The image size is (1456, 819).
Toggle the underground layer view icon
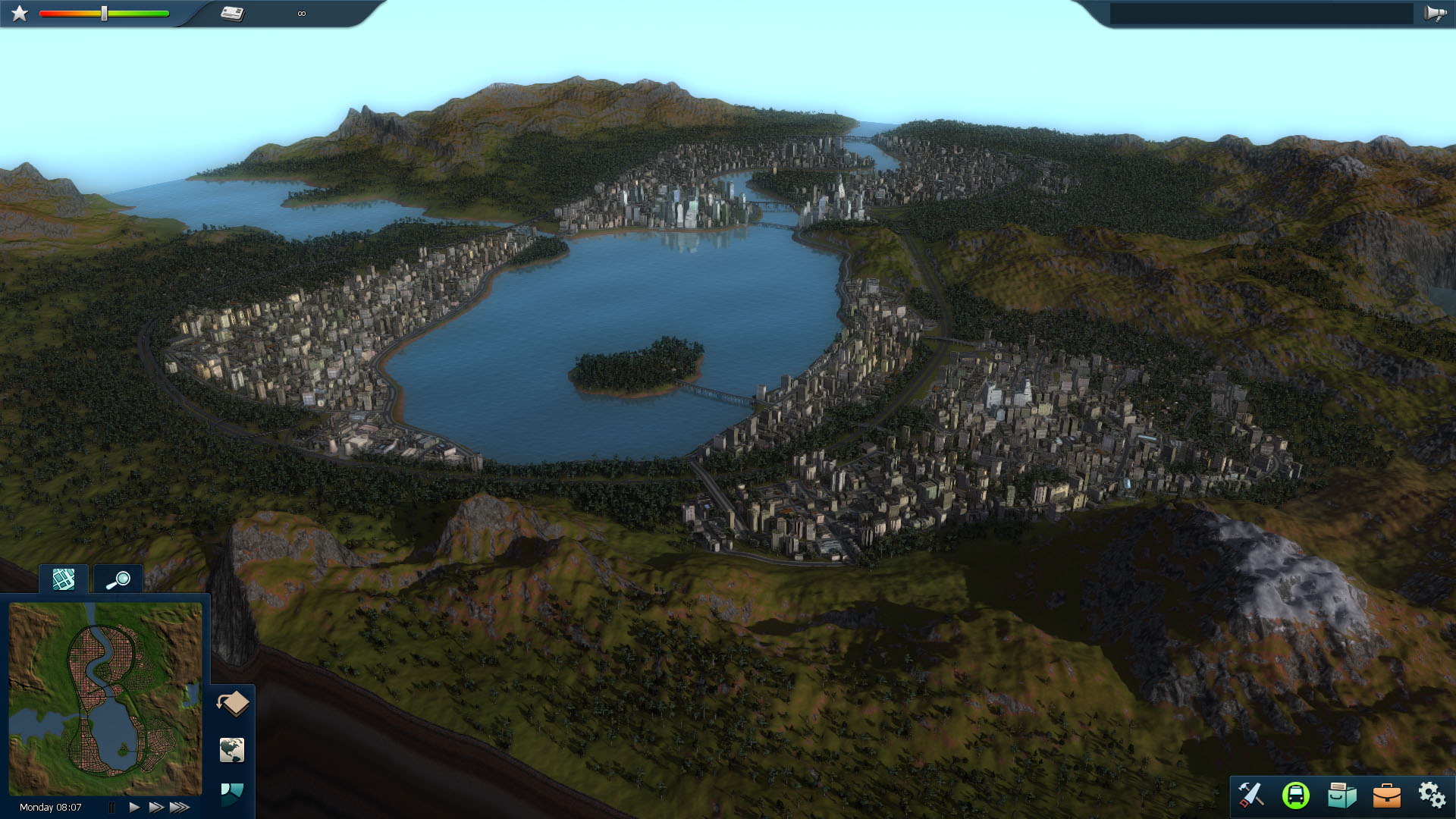[233, 704]
